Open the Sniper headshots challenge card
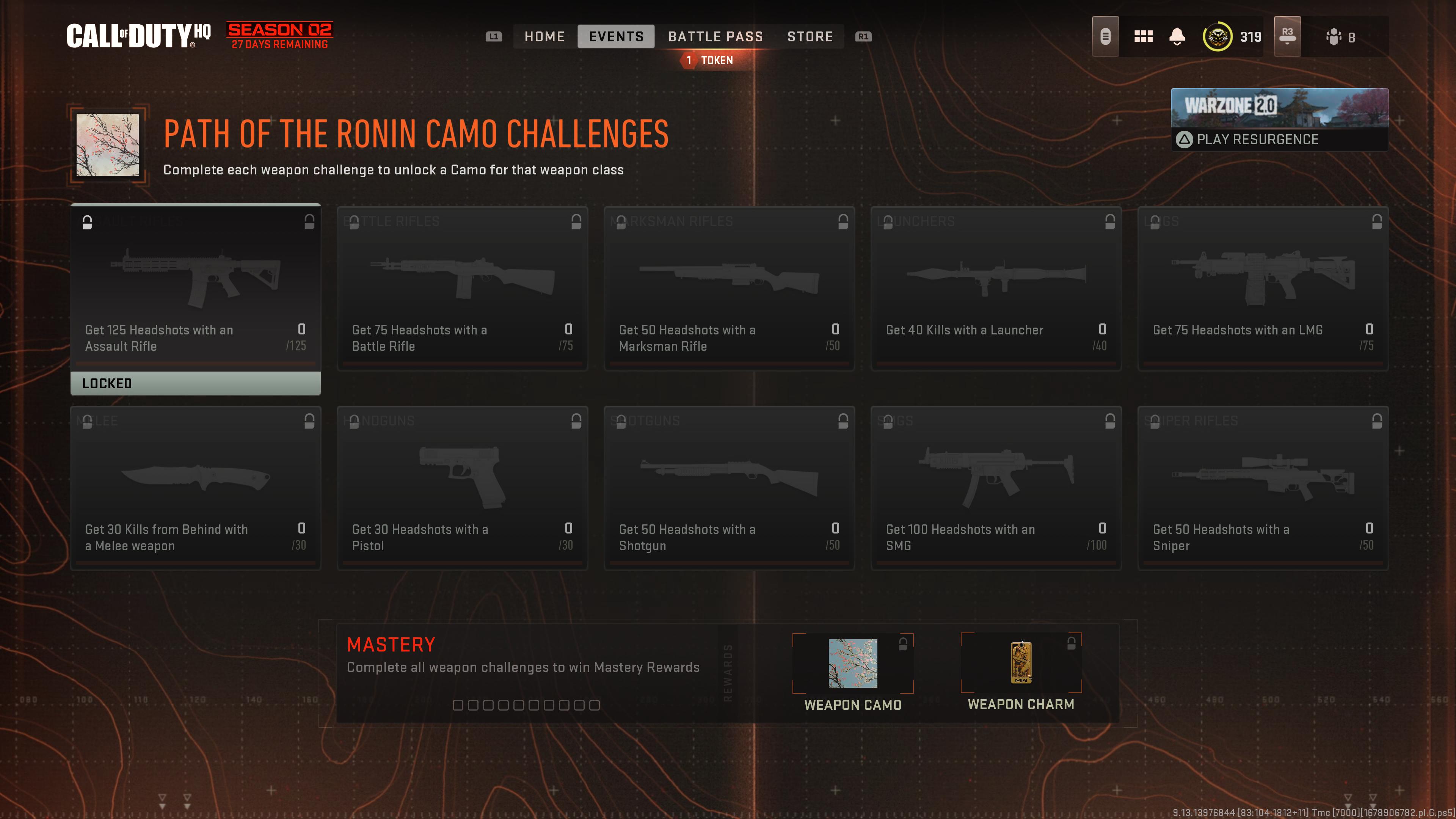1456x819 pixels. (1263, 488)
